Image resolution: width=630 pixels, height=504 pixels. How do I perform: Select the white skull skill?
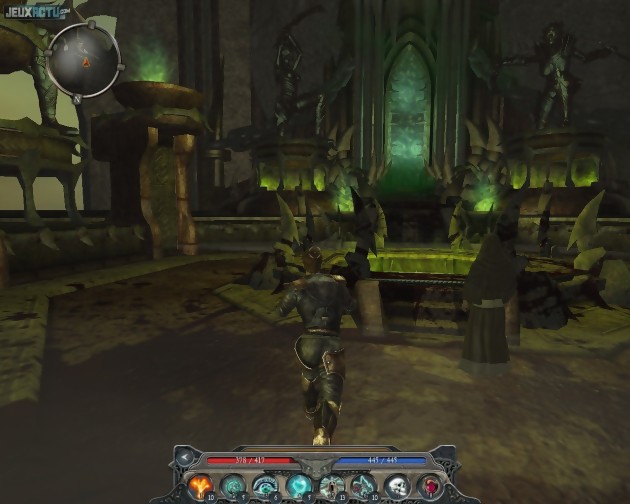coord(397,486)
